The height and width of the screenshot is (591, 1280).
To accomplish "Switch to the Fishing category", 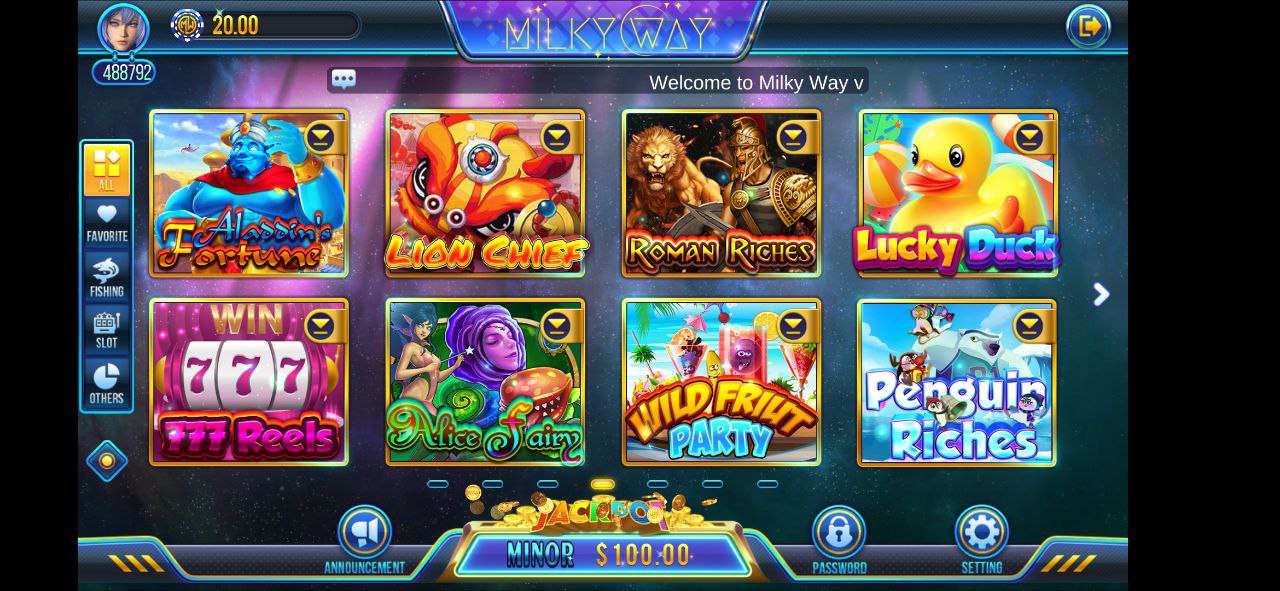I will click(x=107, y=277).
